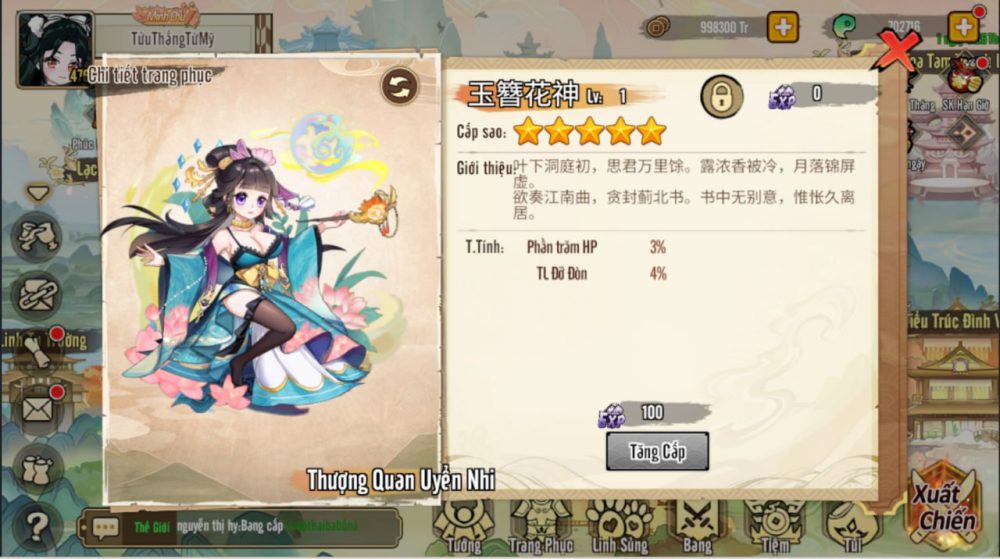Open the Tướng heroes menu

462,527
